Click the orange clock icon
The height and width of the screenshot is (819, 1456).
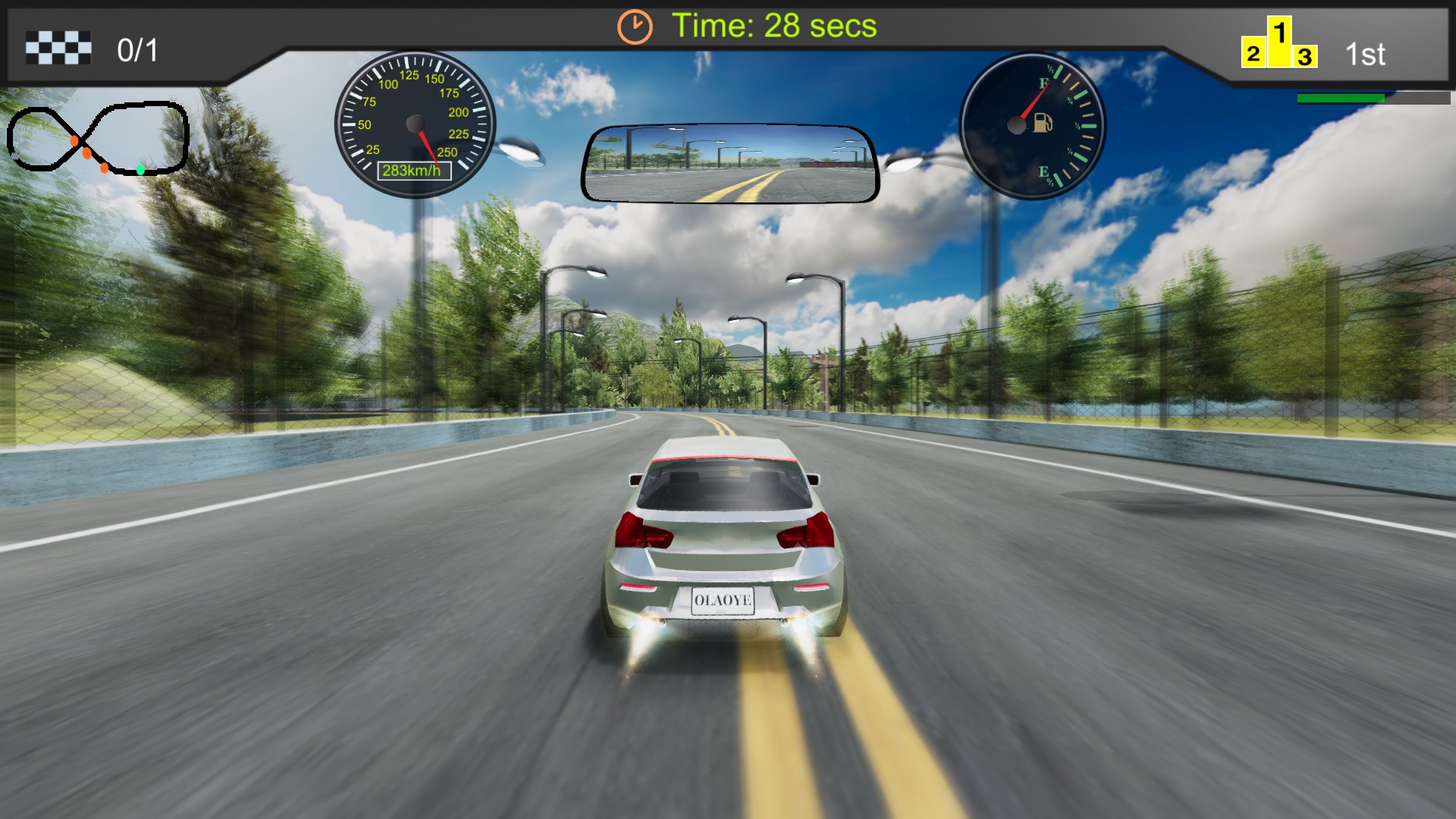[x=634, y=27]
